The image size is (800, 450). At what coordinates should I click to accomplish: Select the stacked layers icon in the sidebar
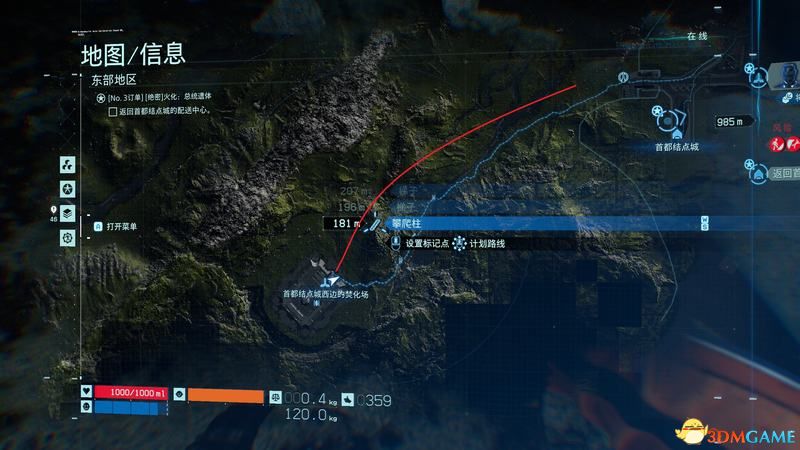click(66, 212)
